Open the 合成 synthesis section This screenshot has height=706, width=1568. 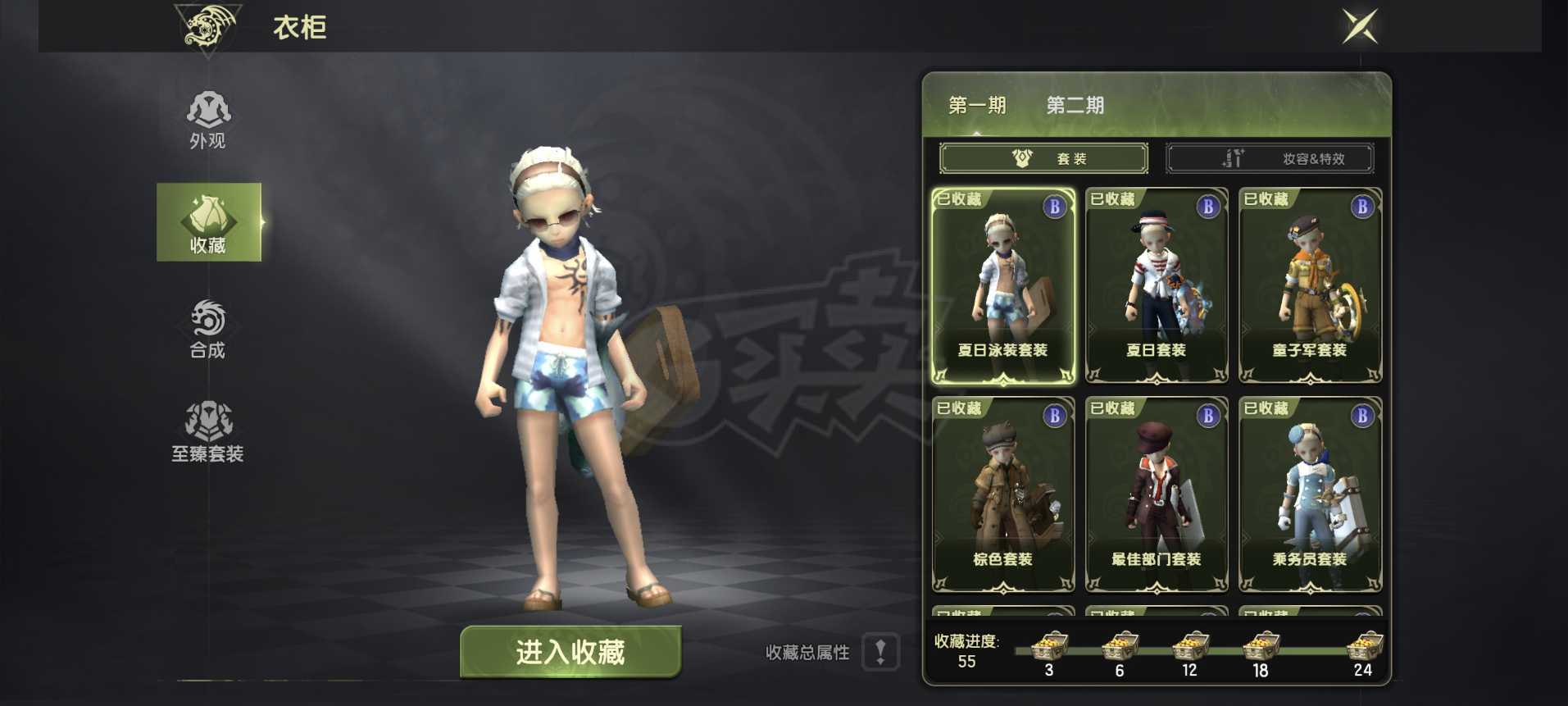(208, 329)
